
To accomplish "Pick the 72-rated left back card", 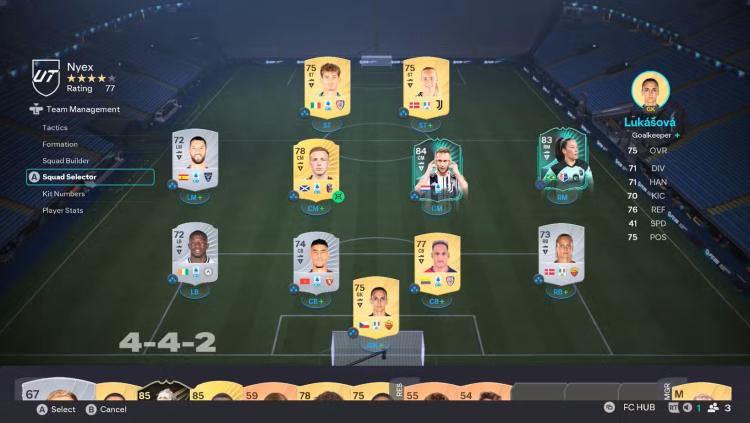I will point(193,255).
